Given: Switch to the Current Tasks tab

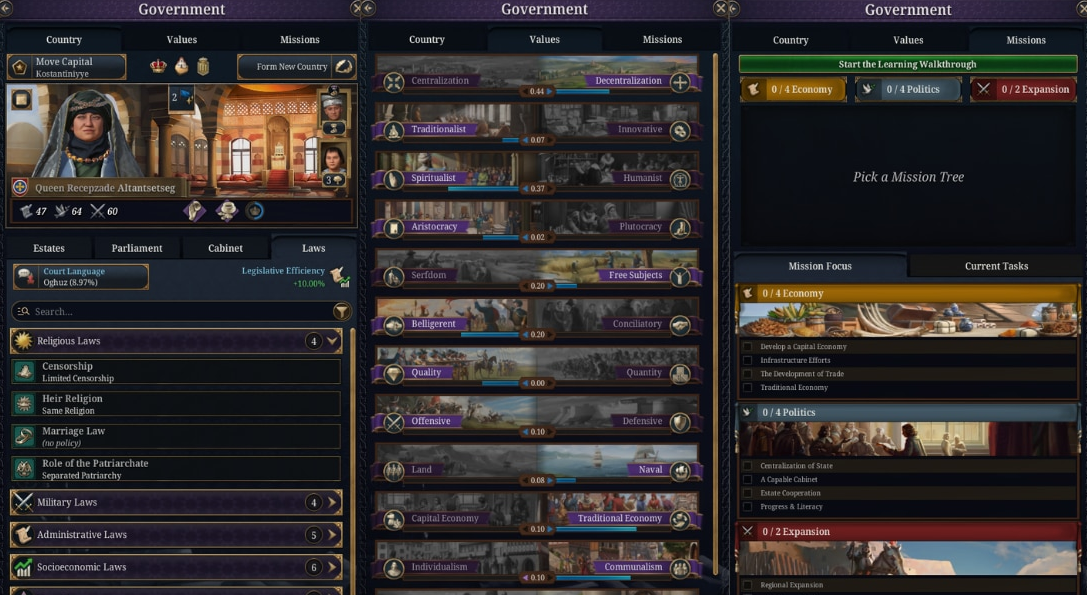Looking at the screenshot, I should tap(996, 266).
